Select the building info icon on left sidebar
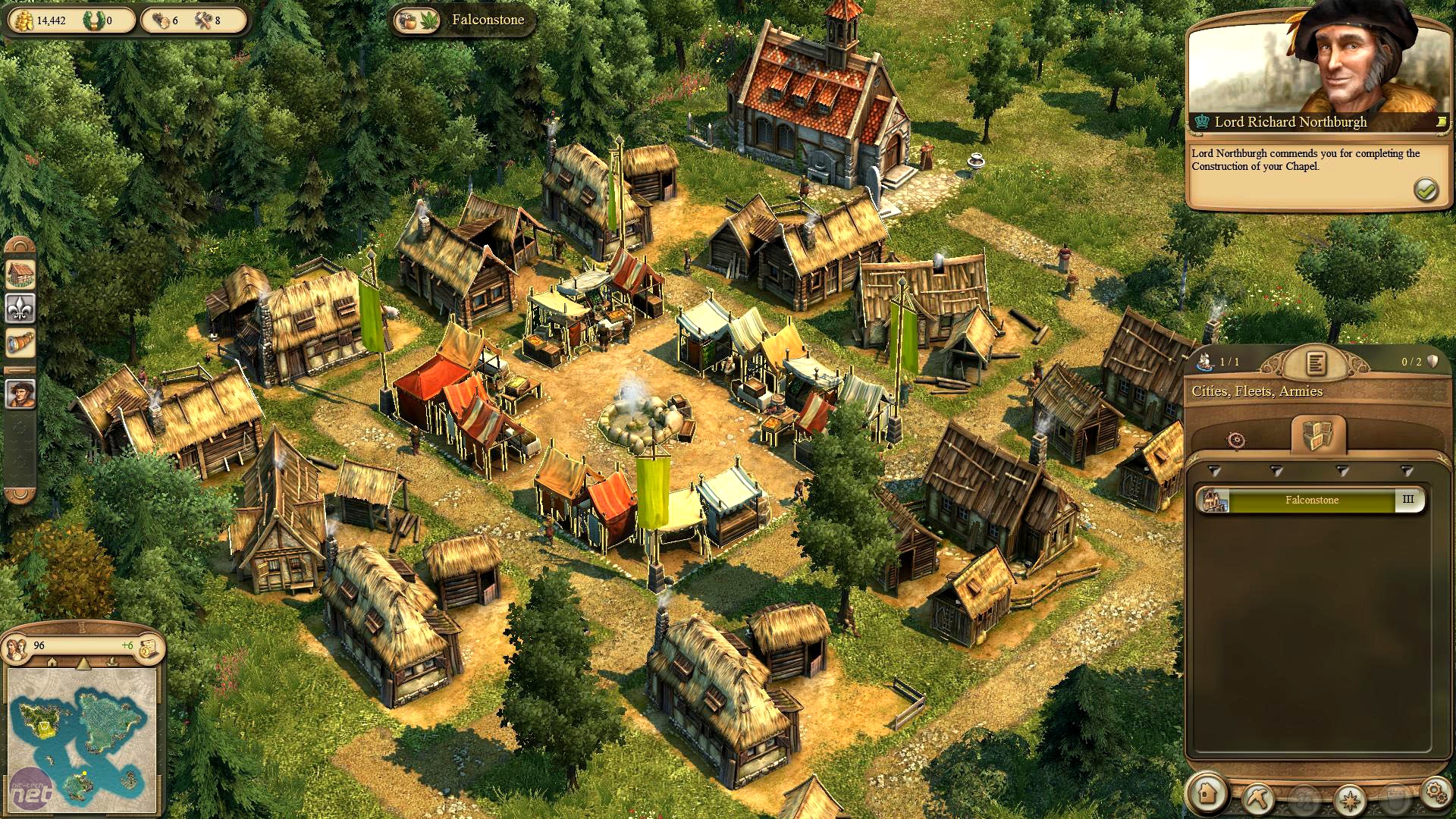This screenshot has width=1456, height=819. click(x=20, y=273)
